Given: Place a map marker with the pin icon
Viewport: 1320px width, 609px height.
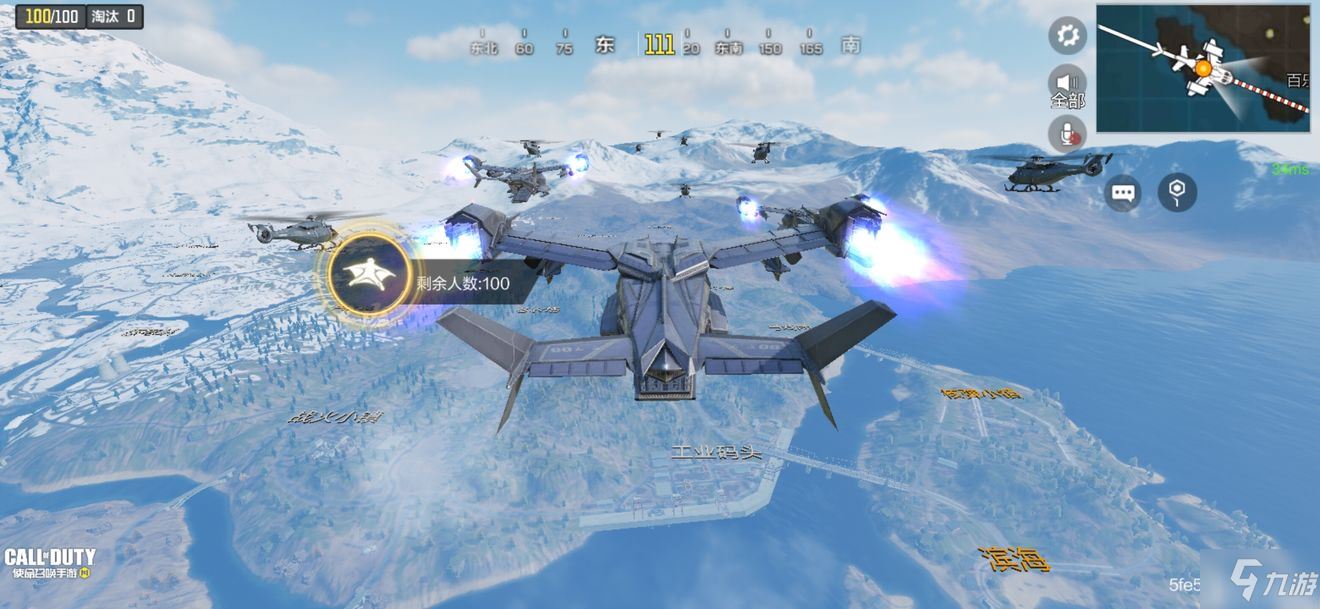Looking at the screenshot, I should pos(1177,193).
